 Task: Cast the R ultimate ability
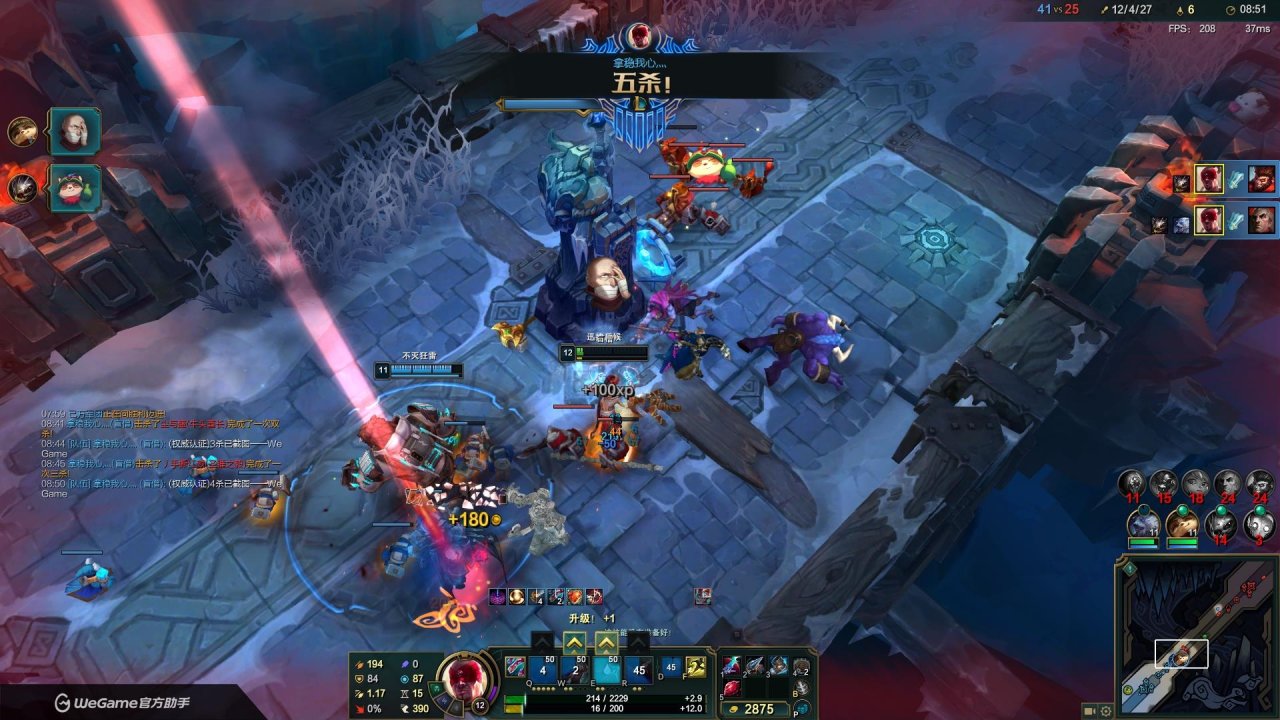639,669
